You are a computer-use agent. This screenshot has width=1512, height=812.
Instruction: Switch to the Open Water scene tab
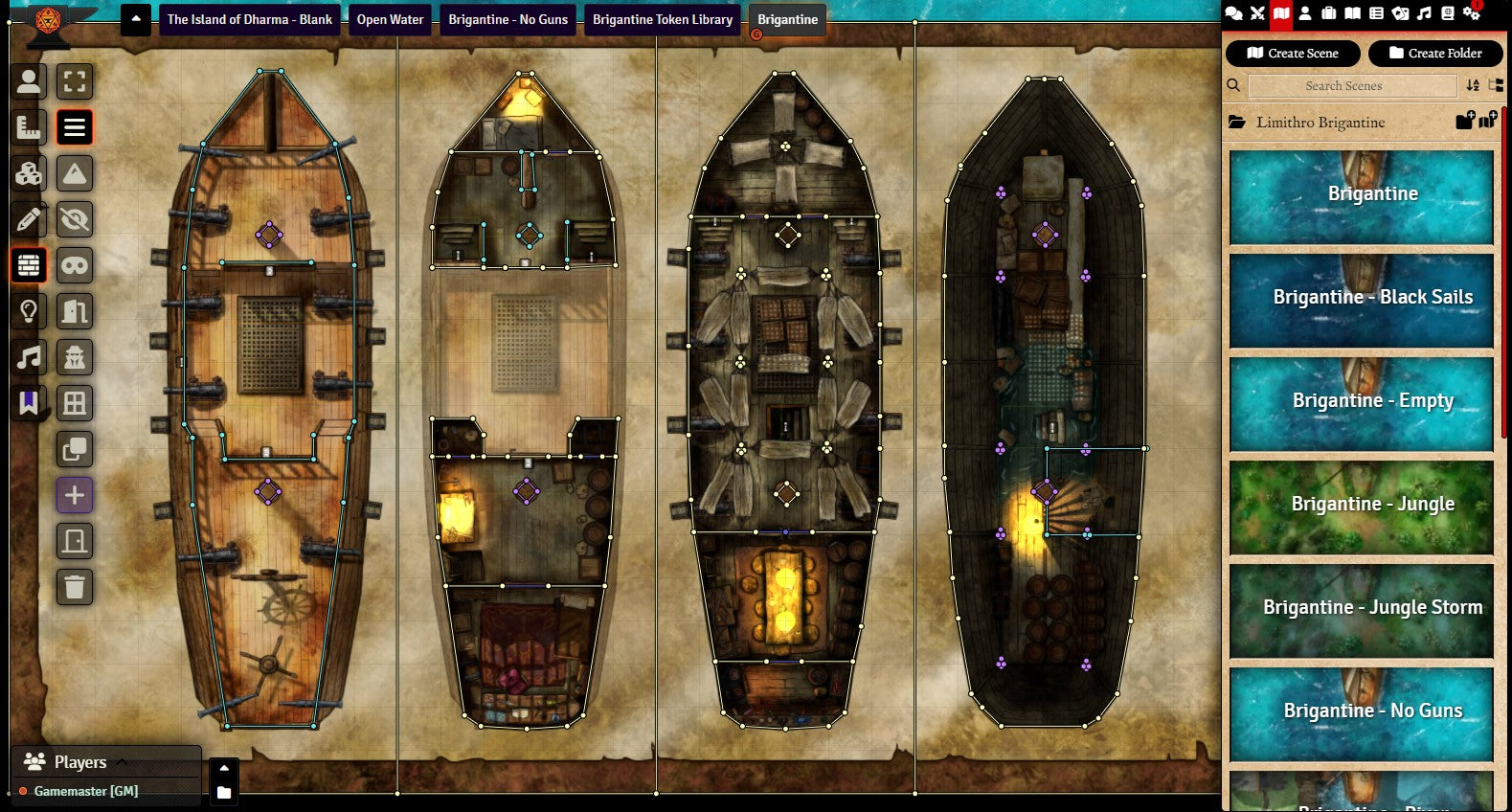[390, 19]
